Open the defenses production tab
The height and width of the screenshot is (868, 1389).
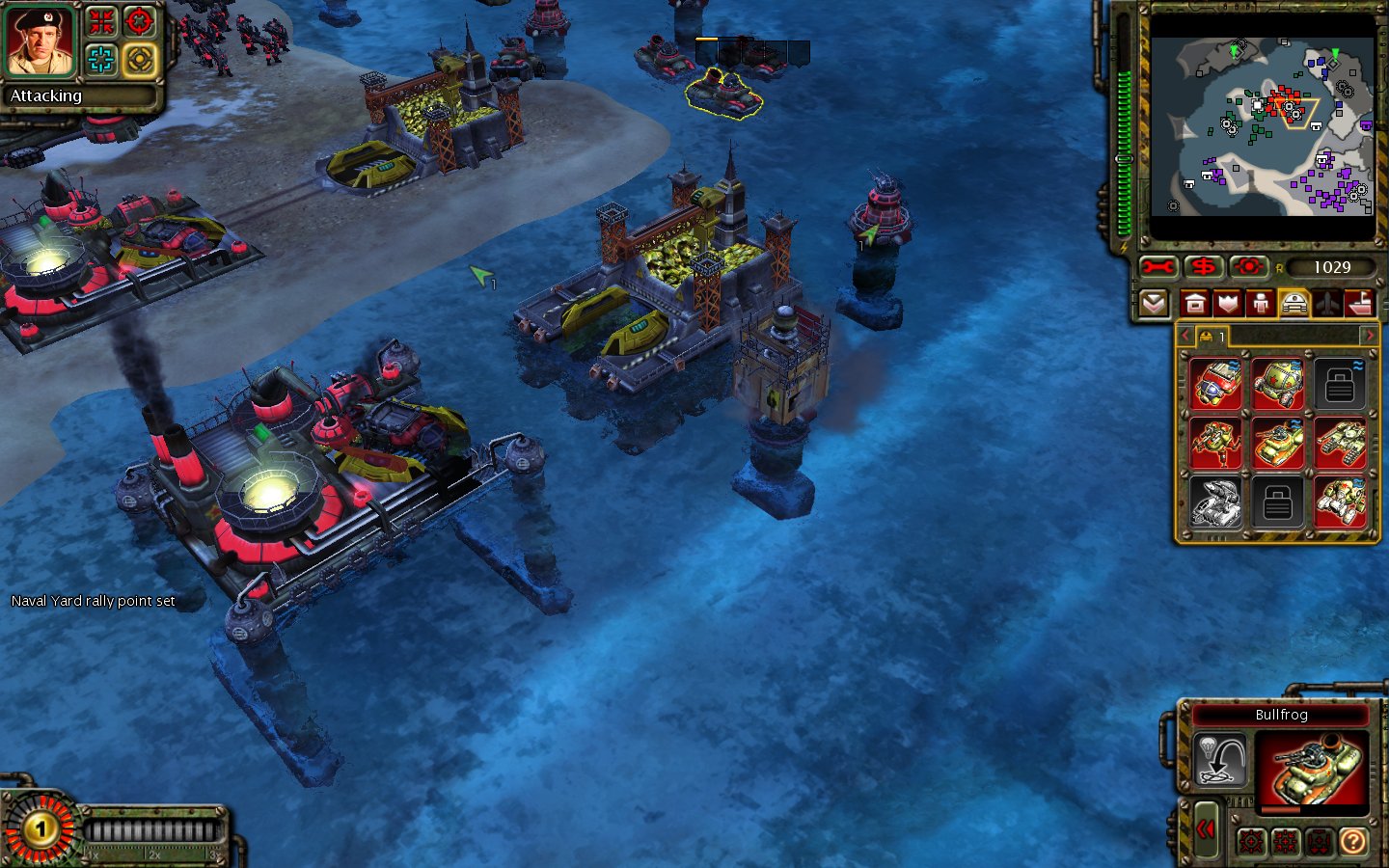tap(1228, 305)
